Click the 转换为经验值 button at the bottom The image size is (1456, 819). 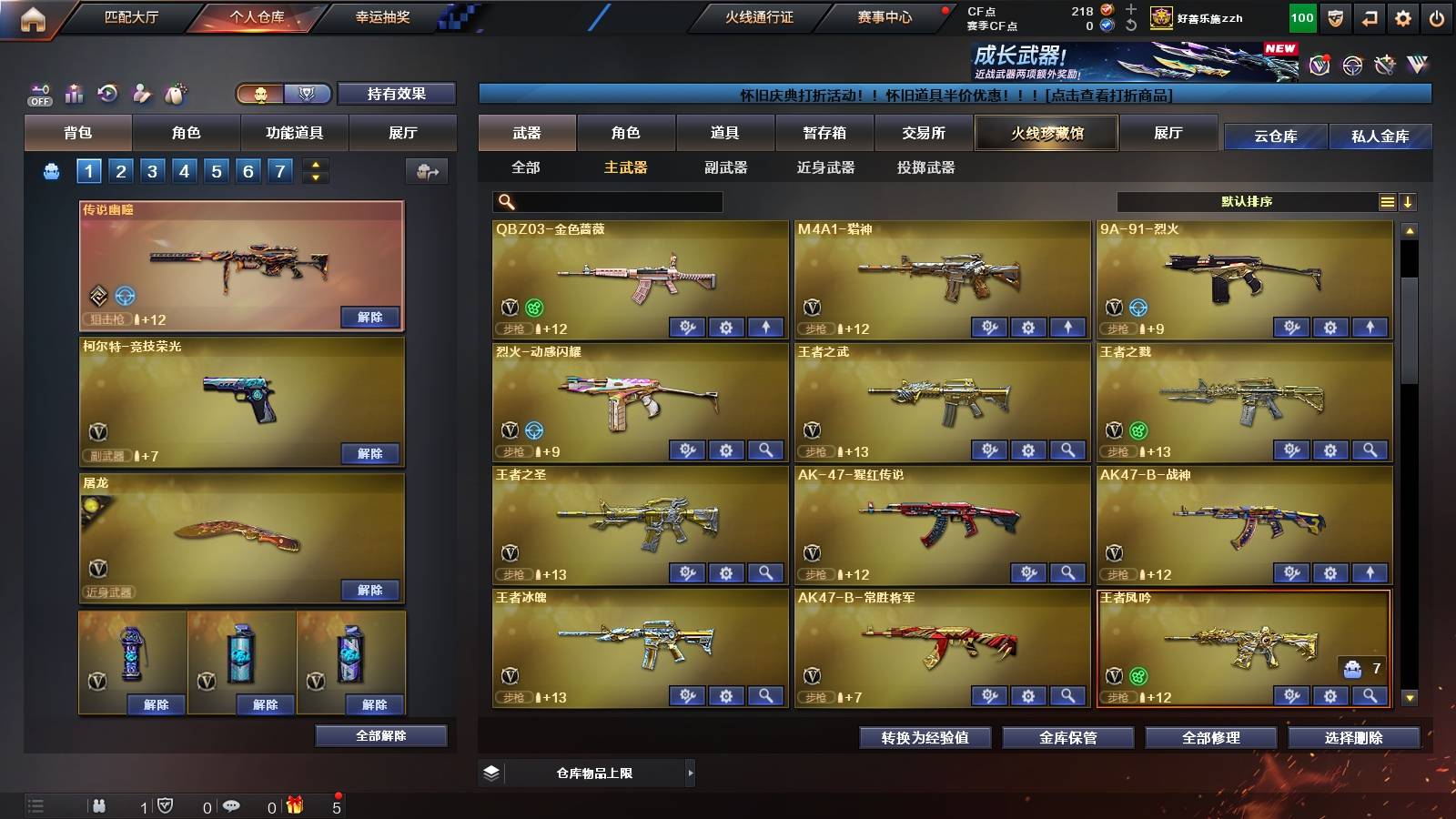925,738
